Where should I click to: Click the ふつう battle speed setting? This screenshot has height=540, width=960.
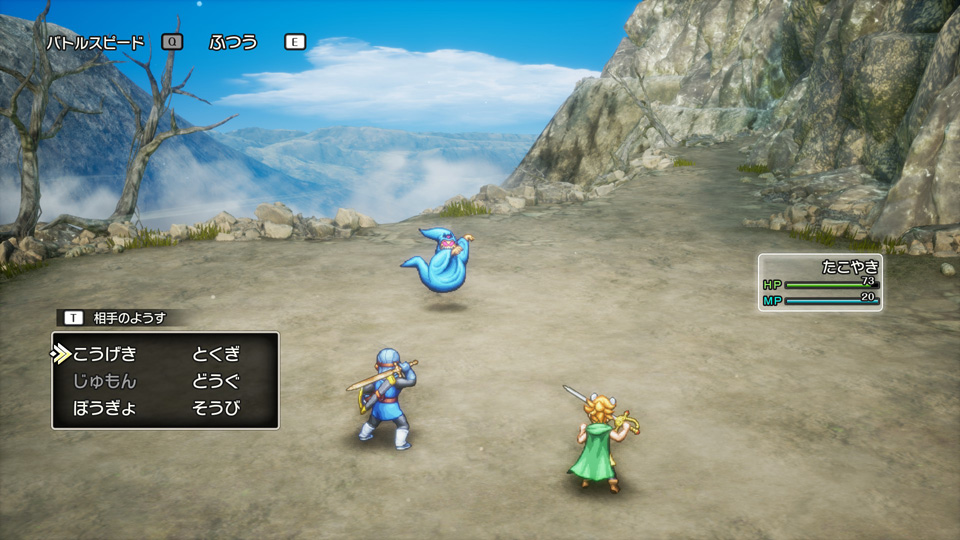click(x=233, y=42)
